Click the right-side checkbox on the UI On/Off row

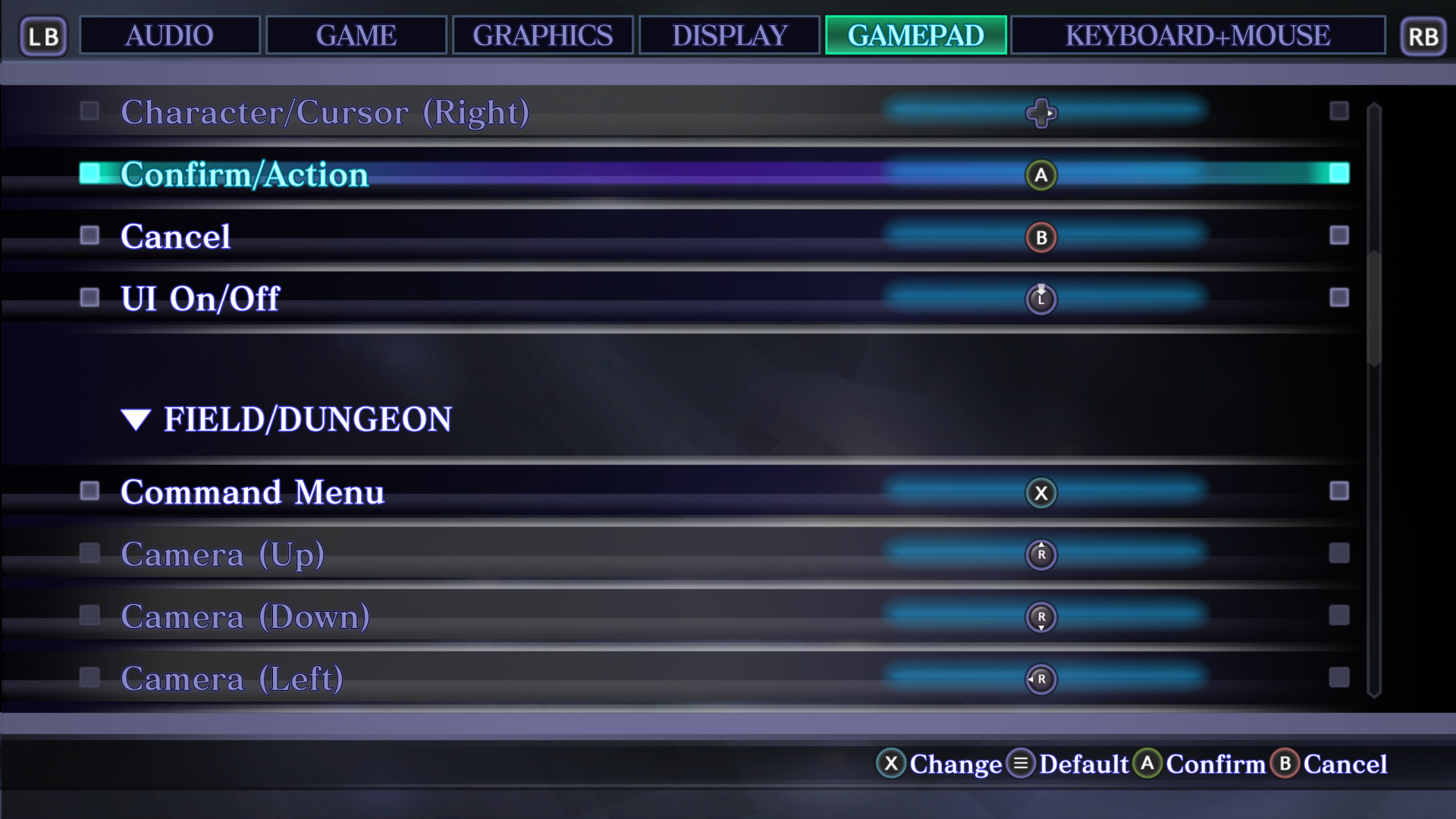(x=1339, y=299)
